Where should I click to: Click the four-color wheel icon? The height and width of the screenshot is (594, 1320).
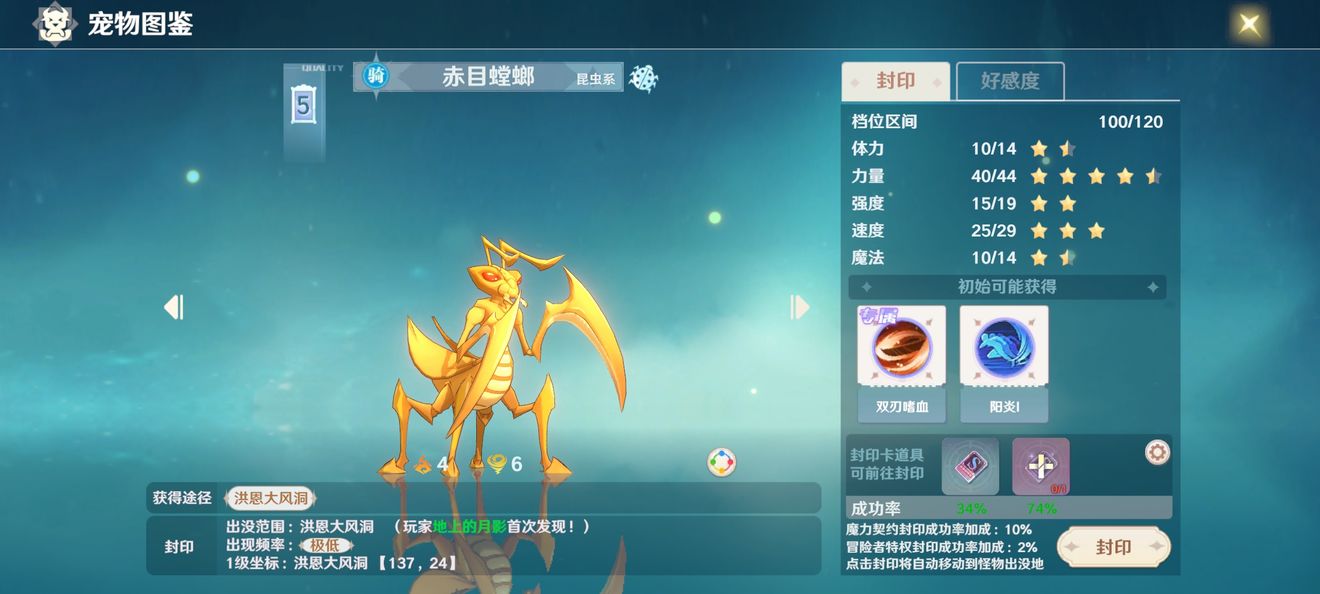pos(721,462)
